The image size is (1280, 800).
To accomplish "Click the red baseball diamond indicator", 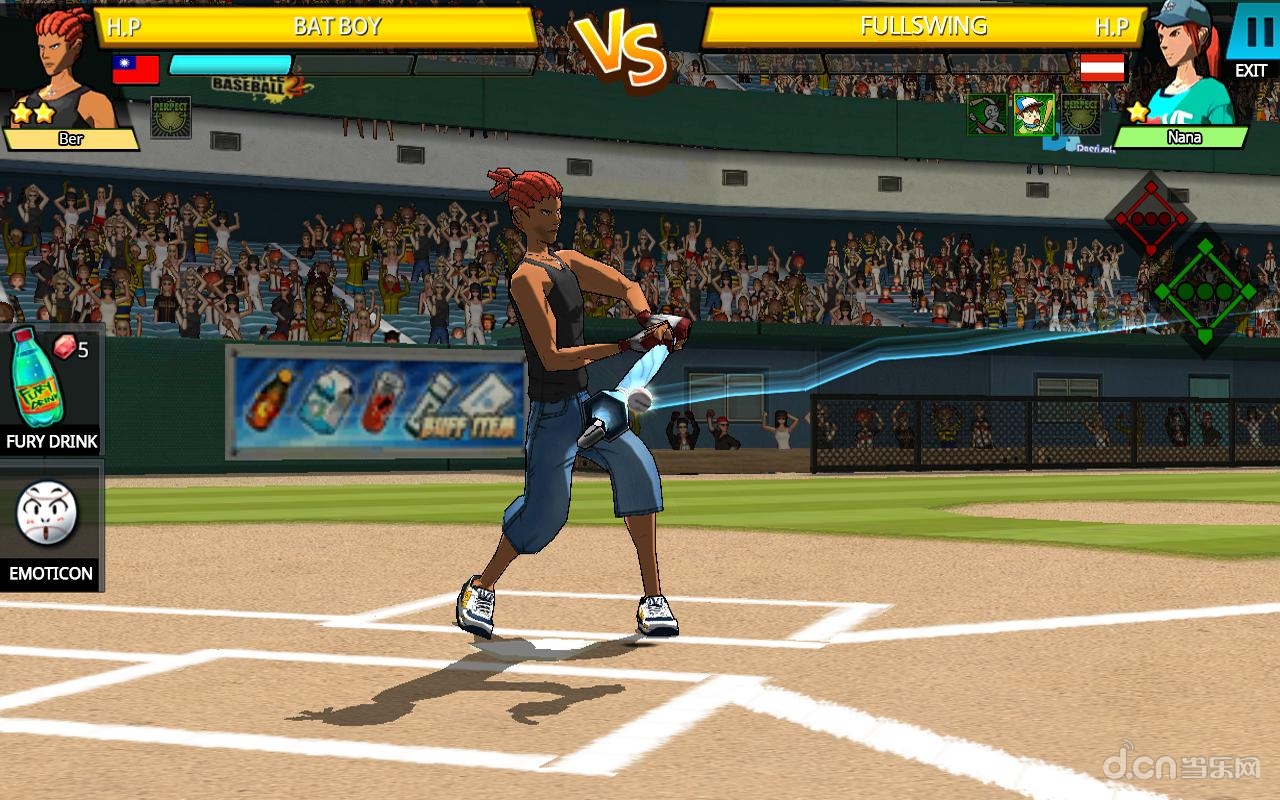I will pos(1151,217).
